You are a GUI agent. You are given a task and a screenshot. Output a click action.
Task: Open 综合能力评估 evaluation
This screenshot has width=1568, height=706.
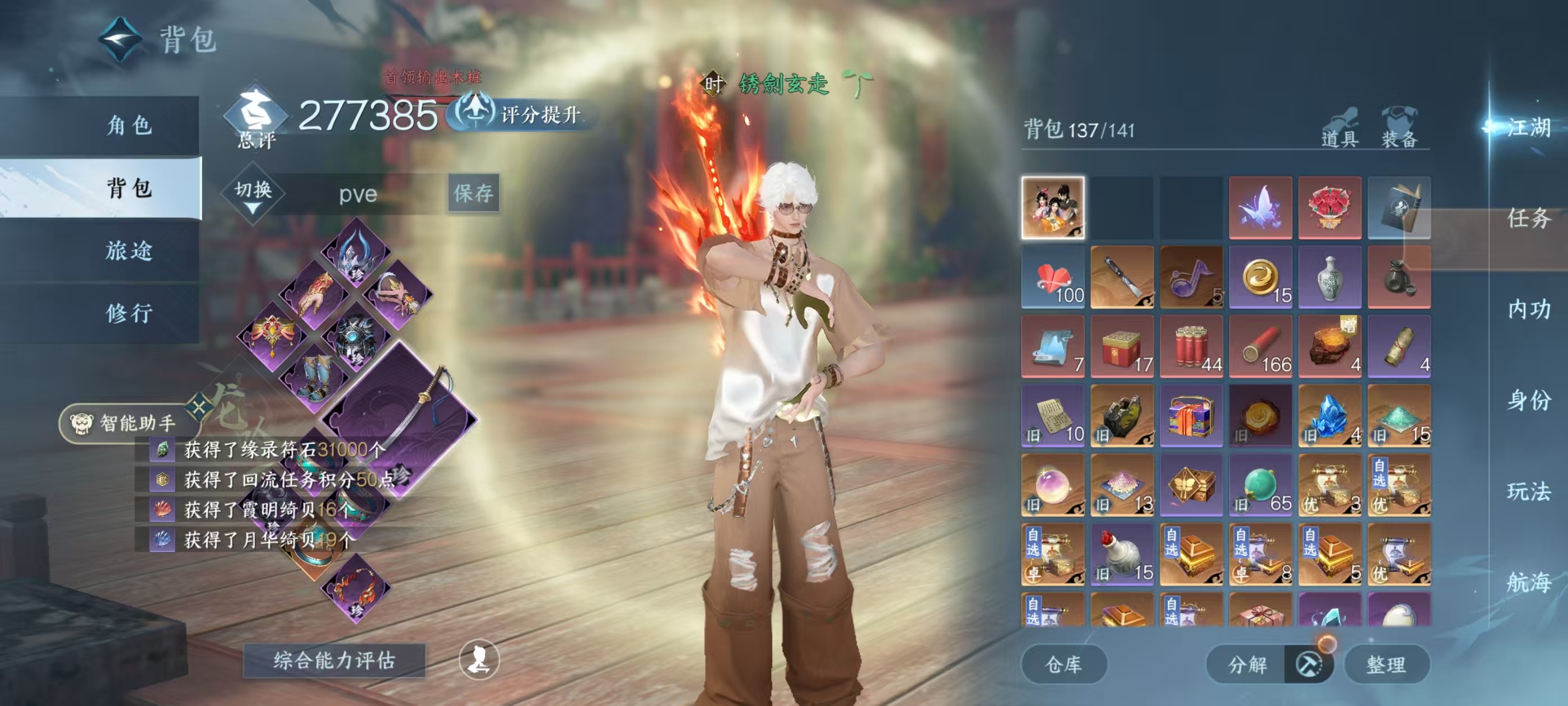pos(334,660)
